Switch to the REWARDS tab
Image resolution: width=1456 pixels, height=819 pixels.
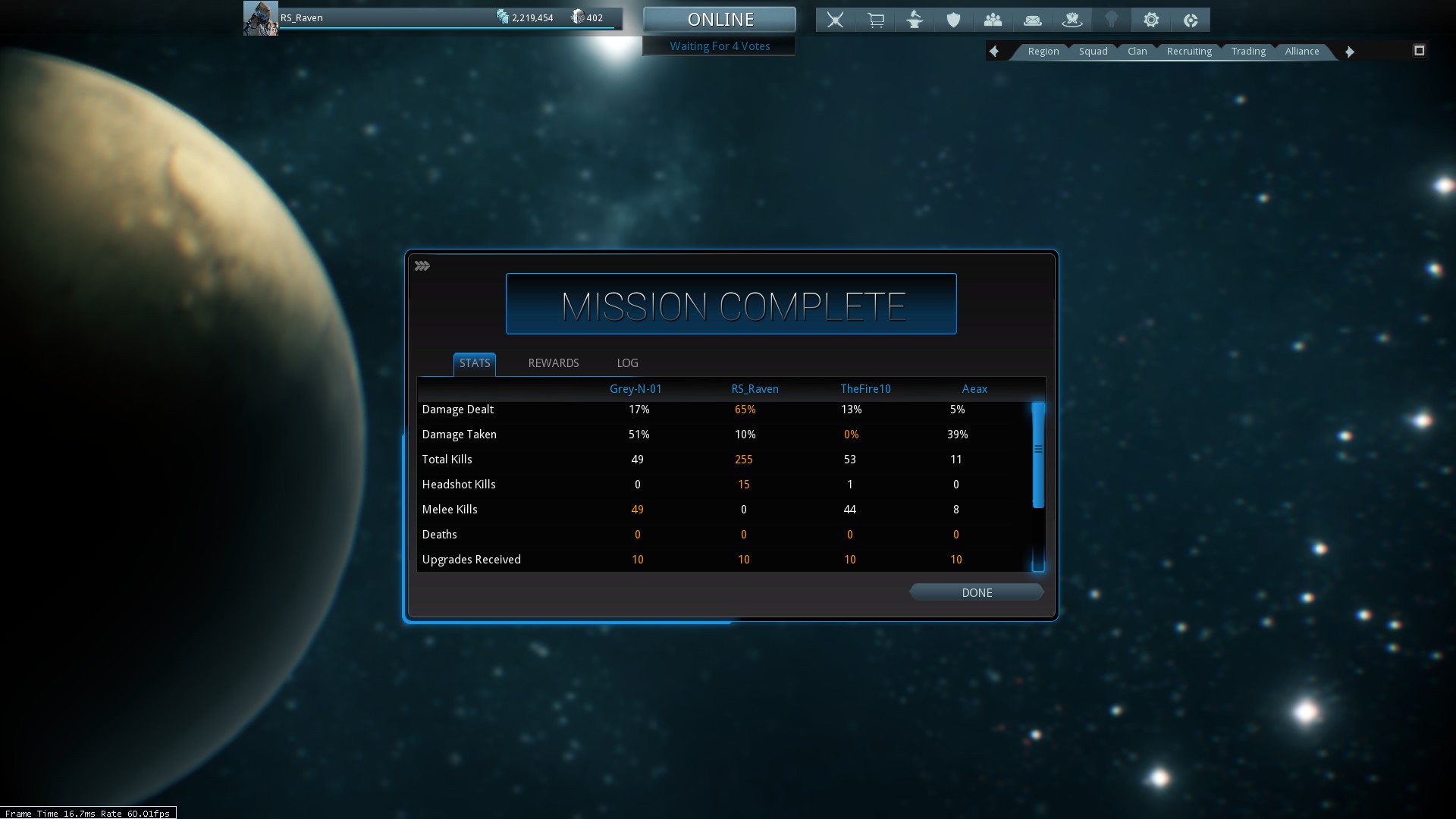pos(554,363)
